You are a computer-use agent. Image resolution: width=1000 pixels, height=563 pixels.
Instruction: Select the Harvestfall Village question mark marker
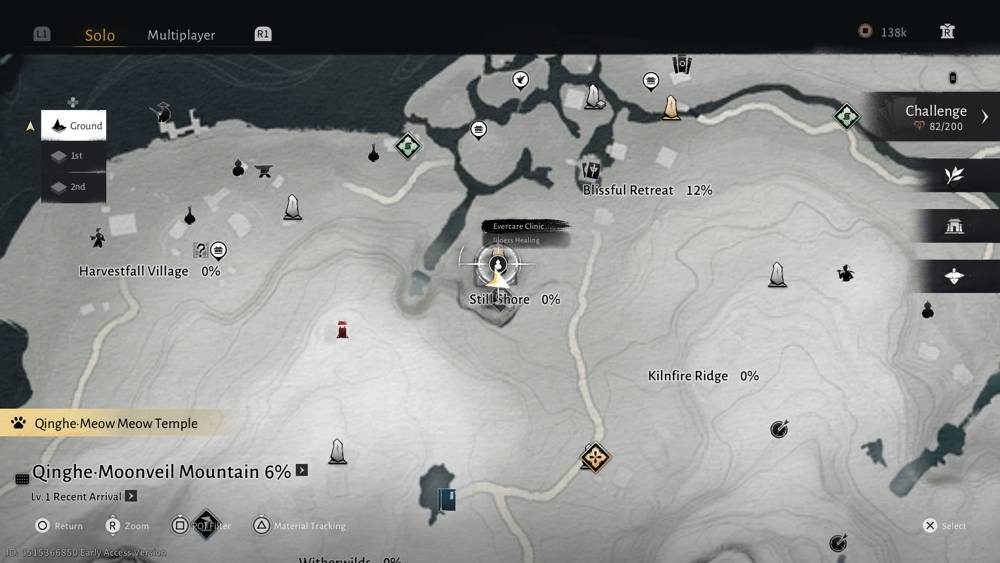pyautogui.click(x=201, y=250)
